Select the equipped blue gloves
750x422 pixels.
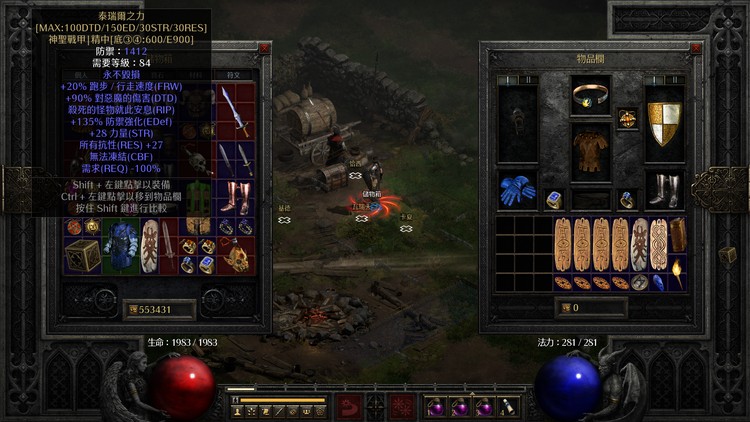click(517, 190)
